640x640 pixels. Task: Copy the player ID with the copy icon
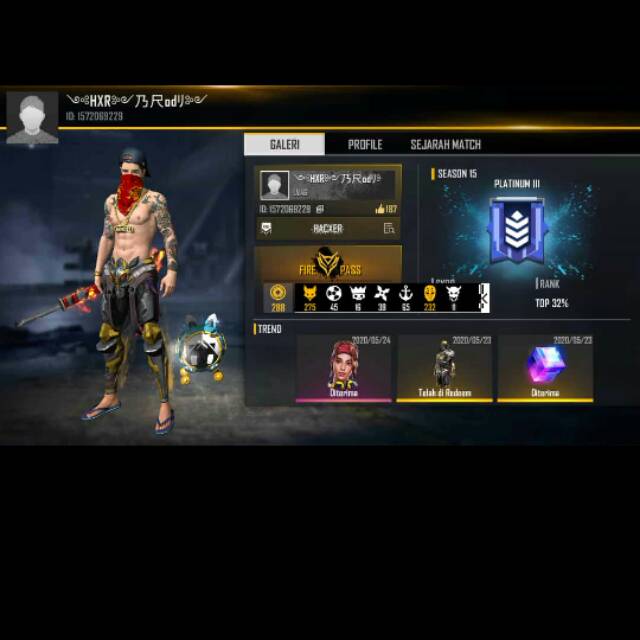(320, 210)
